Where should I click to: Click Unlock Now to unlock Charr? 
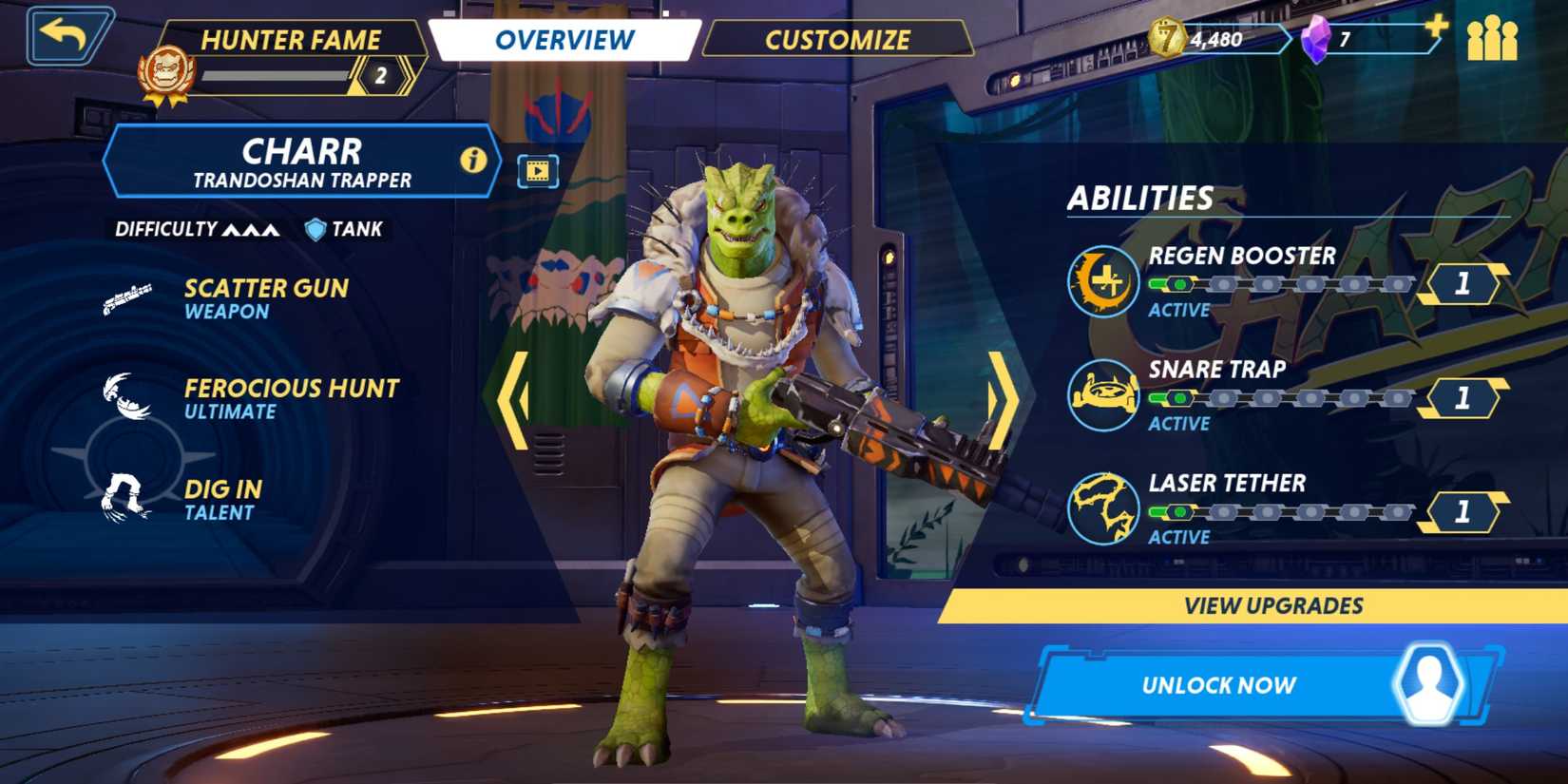(1219, 685)
